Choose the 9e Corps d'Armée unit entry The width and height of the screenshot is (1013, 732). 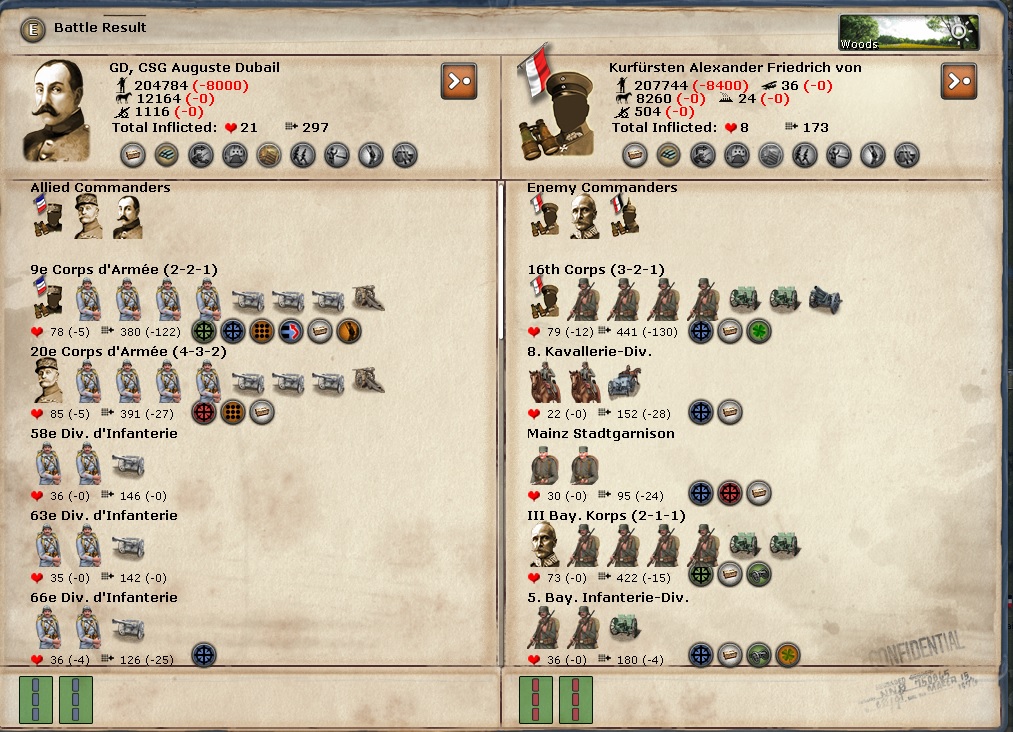tap(124, 270)
